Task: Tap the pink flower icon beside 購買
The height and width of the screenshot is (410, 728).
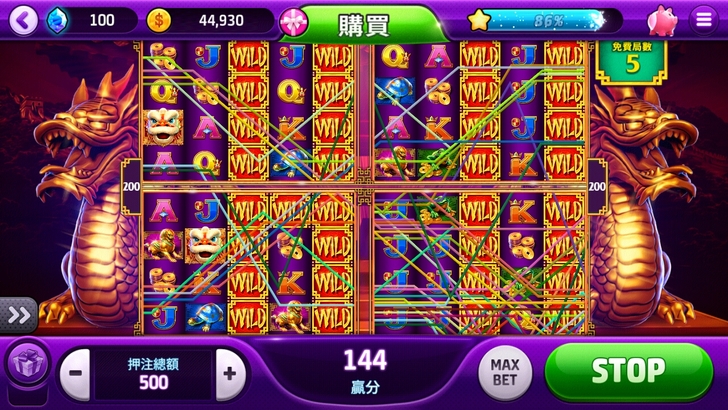Action: pyautogui.click(x=293, y=20)
